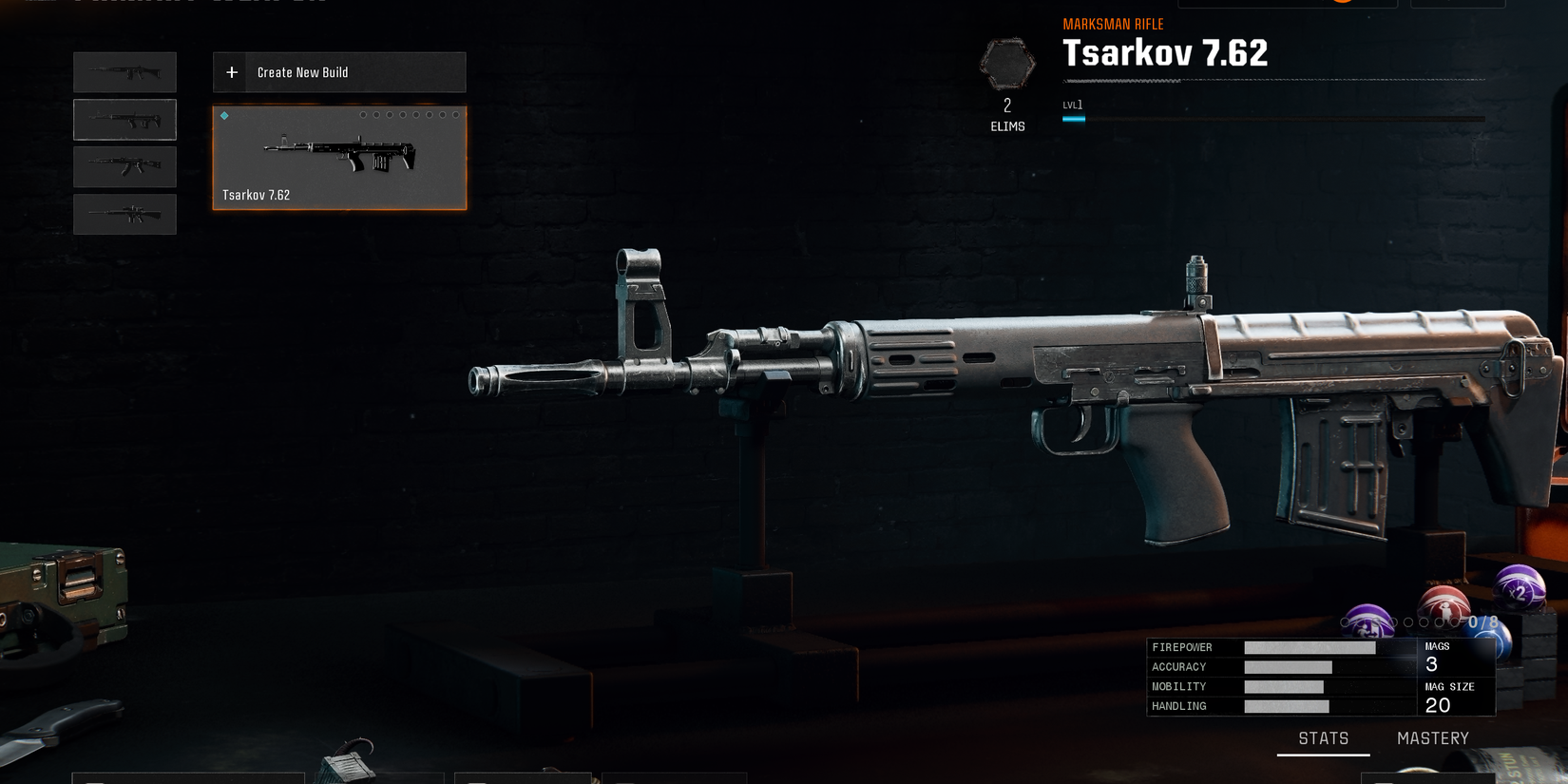Click the LVL1 progress bar
The image size is (1568, 784).
coord(1074,119)
